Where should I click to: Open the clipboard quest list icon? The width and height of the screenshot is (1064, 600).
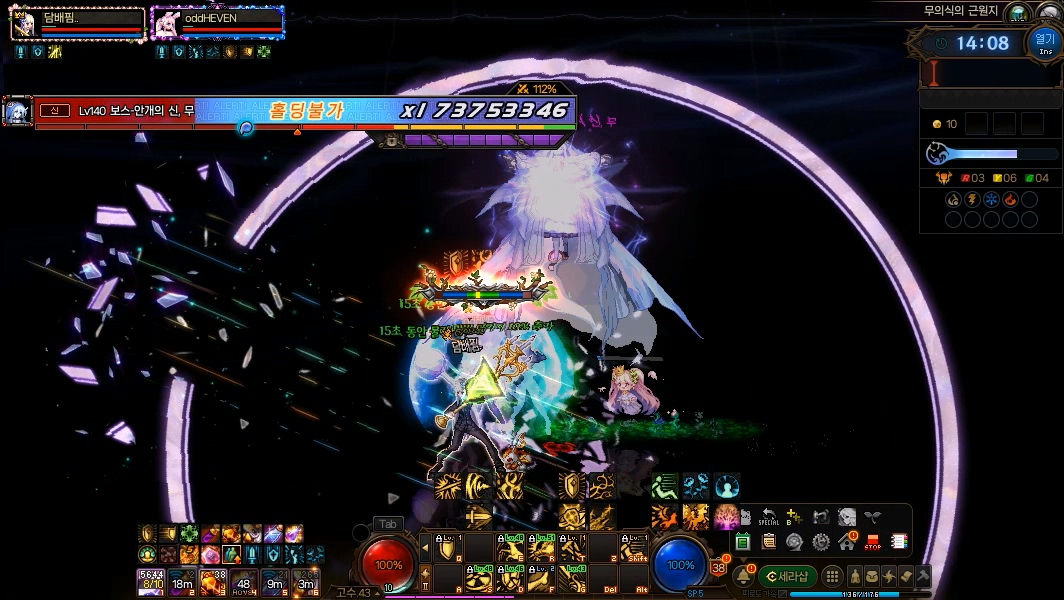768,542
